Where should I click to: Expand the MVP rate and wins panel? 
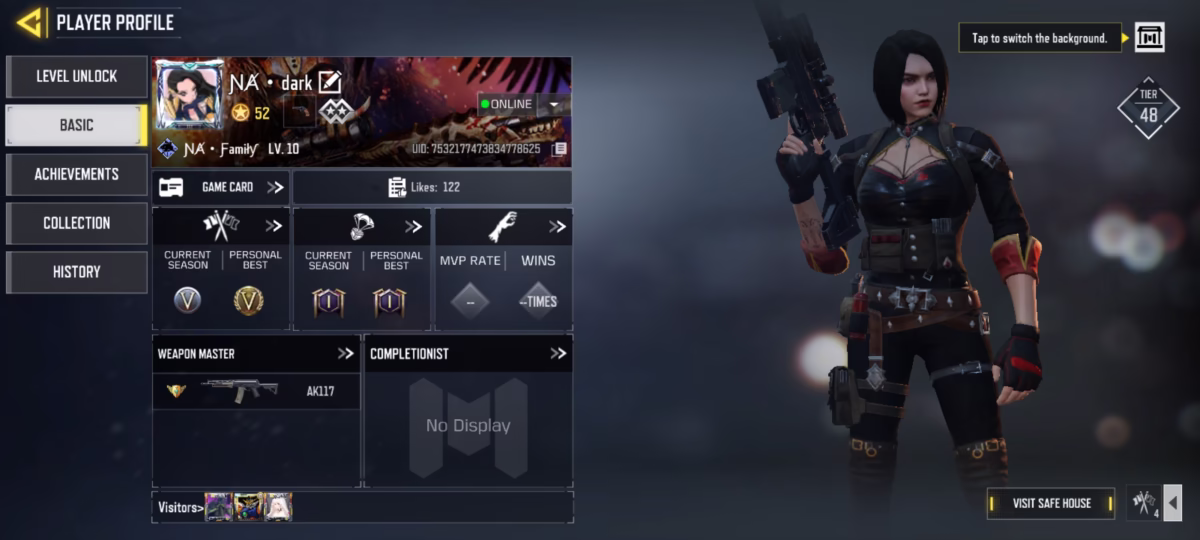coord(557,227)
